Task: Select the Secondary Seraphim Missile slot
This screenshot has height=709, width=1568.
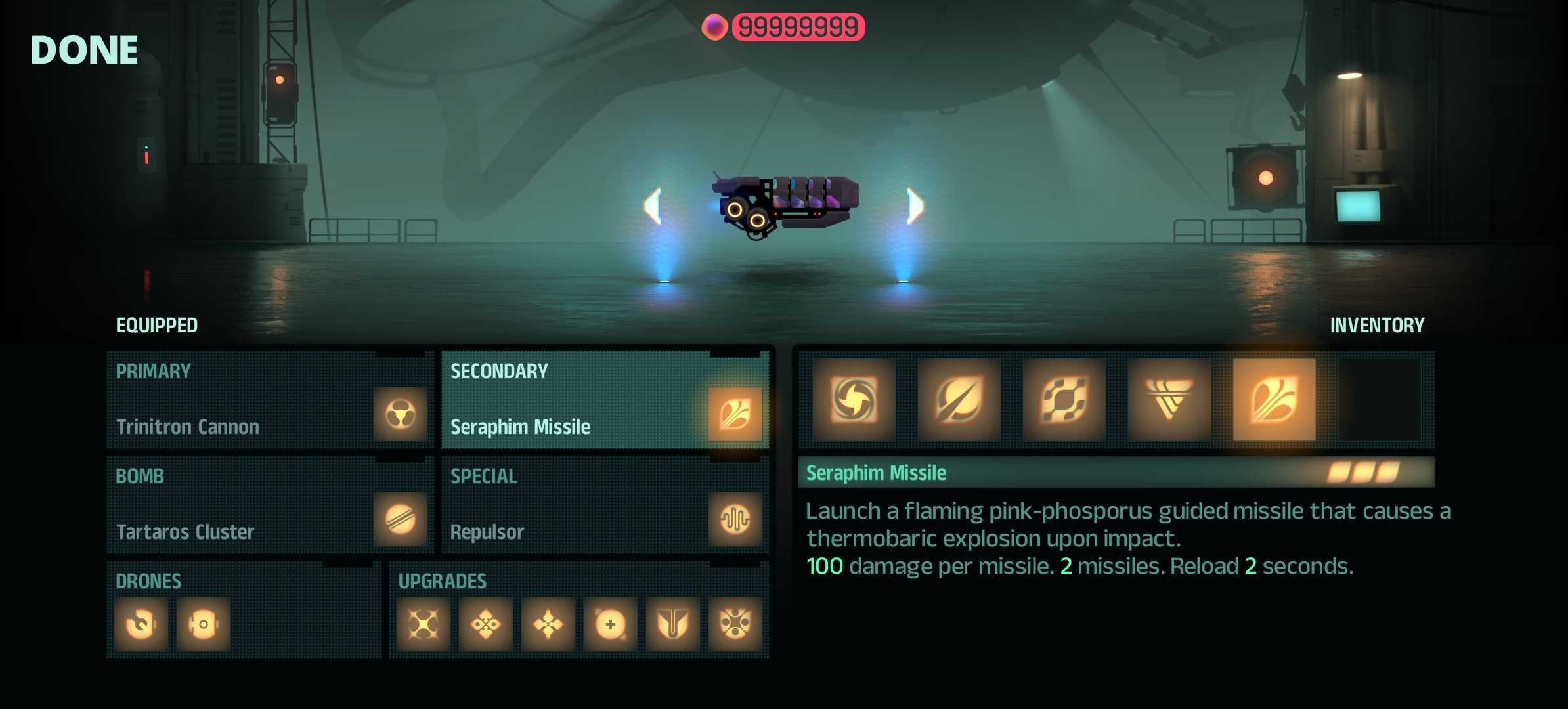Action: coord(604,400)
